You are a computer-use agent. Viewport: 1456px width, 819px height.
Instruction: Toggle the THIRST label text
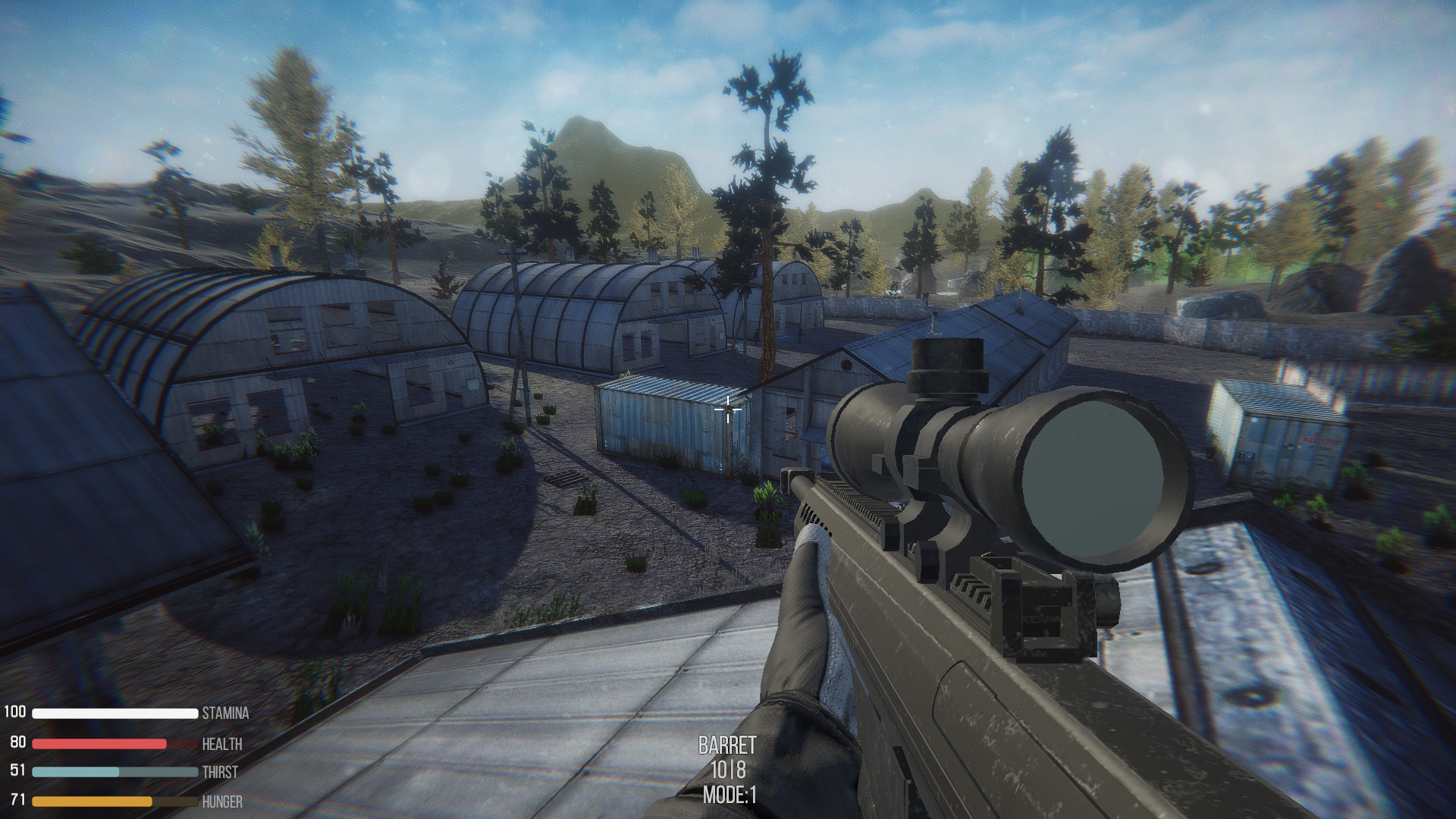click(218, 773)
